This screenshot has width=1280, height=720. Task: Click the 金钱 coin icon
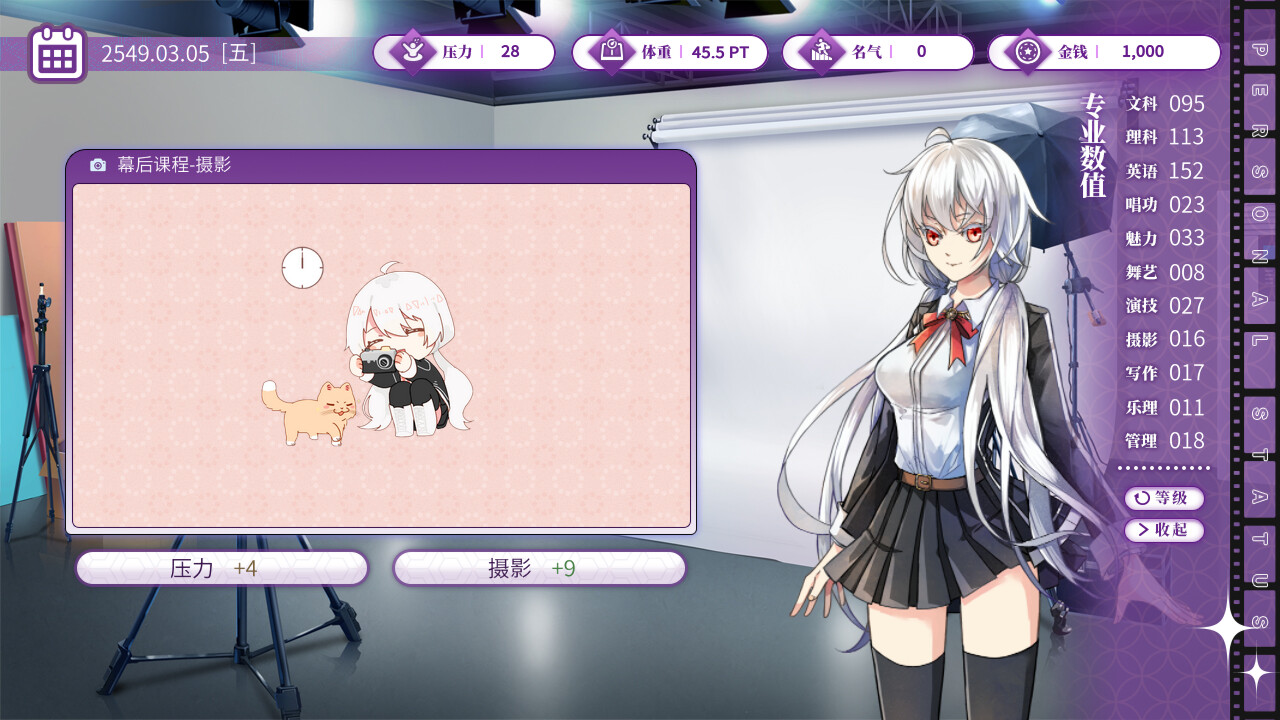pyautogui.click(x=1030, y=52)
